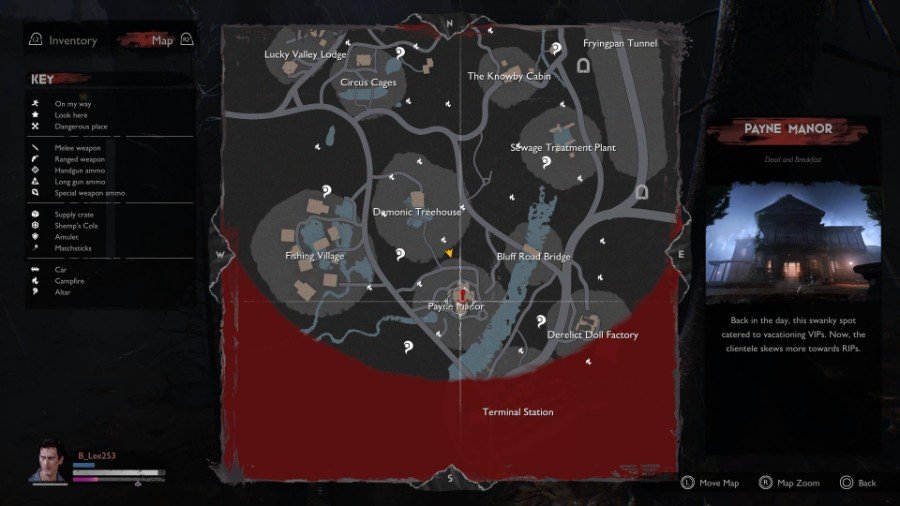Screen dimensions: 900x506
Task: Click the Melee weapon legend entry
Action: (x=78, y=148)
